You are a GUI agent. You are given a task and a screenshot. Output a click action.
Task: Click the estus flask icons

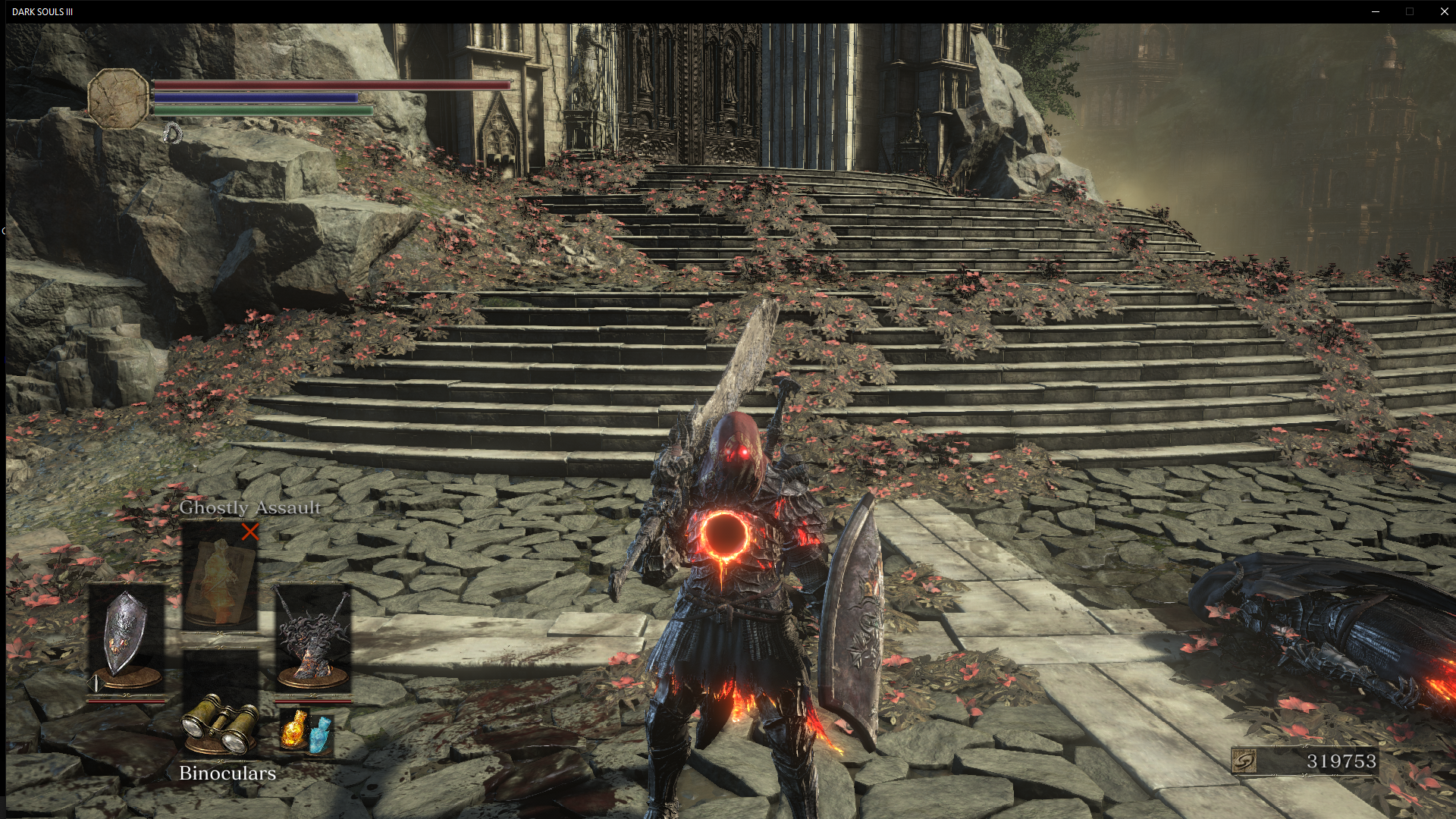[x=306, y=730]
